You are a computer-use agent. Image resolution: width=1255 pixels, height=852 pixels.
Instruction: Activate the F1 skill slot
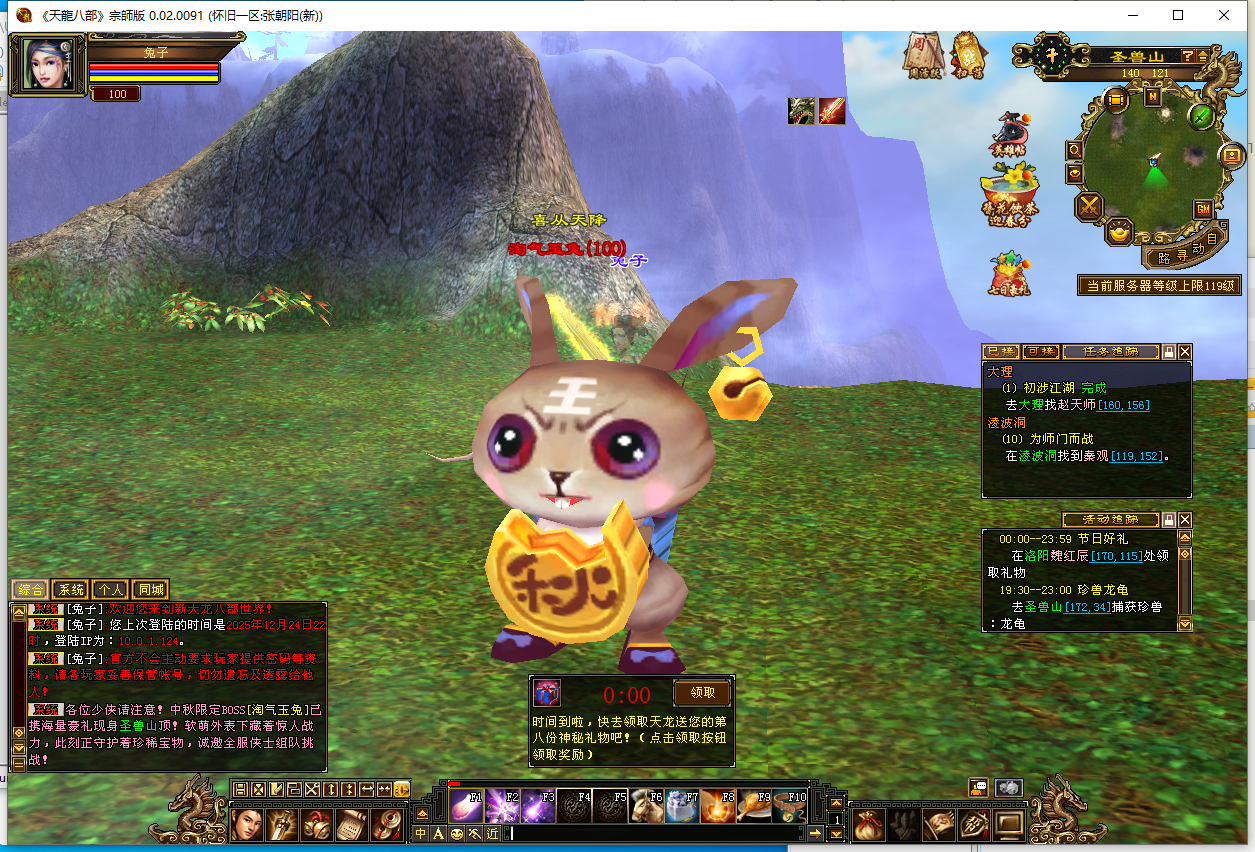[467, 806]
